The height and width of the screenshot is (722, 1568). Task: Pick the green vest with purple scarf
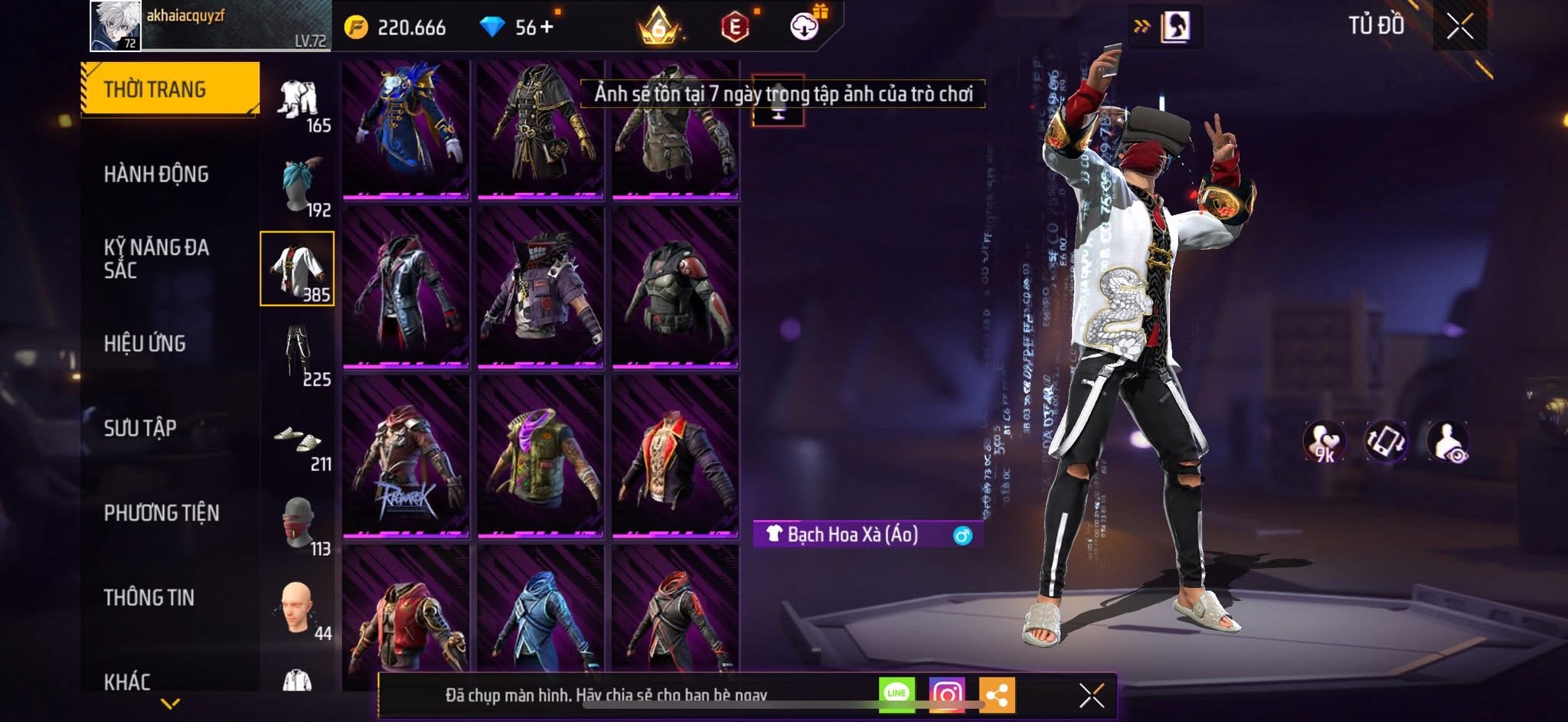pyautogui.click(x=540, y=457)
